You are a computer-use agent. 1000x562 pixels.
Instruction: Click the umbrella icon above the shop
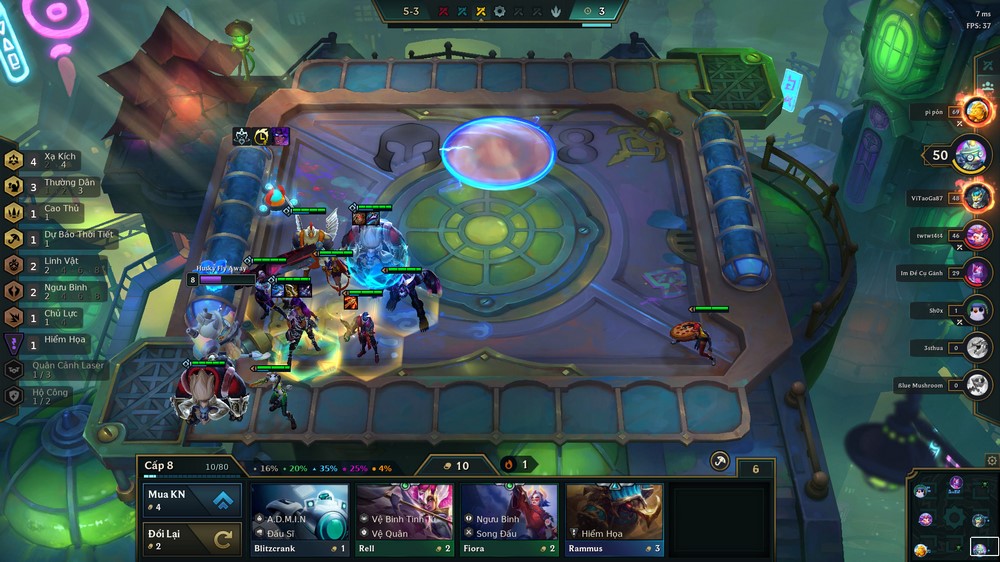pyautogui.click(x=719, y=460)
